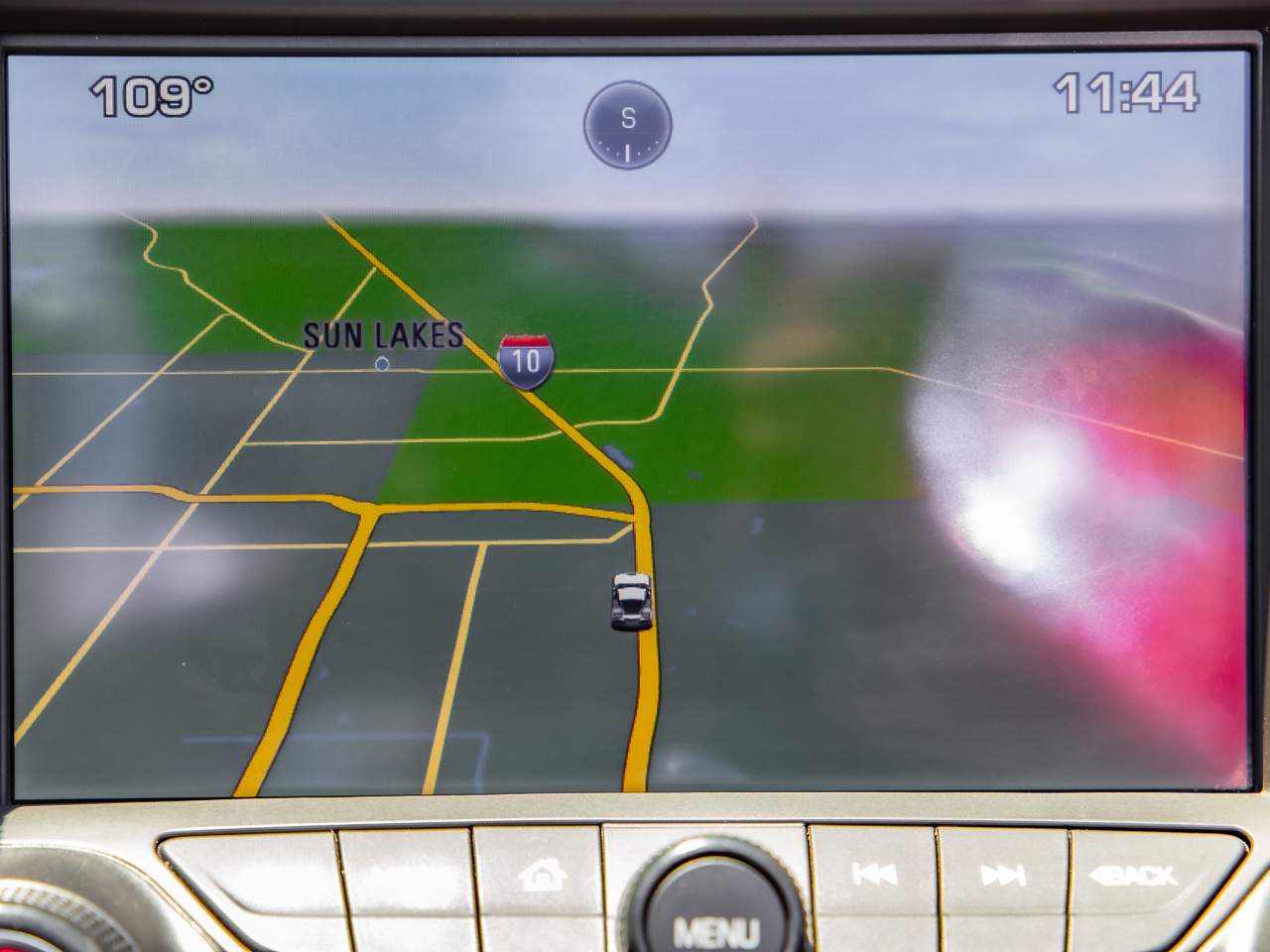1270x952 pixels.
Task: Tap the compass heading indicator
Action: pos(627,125)
